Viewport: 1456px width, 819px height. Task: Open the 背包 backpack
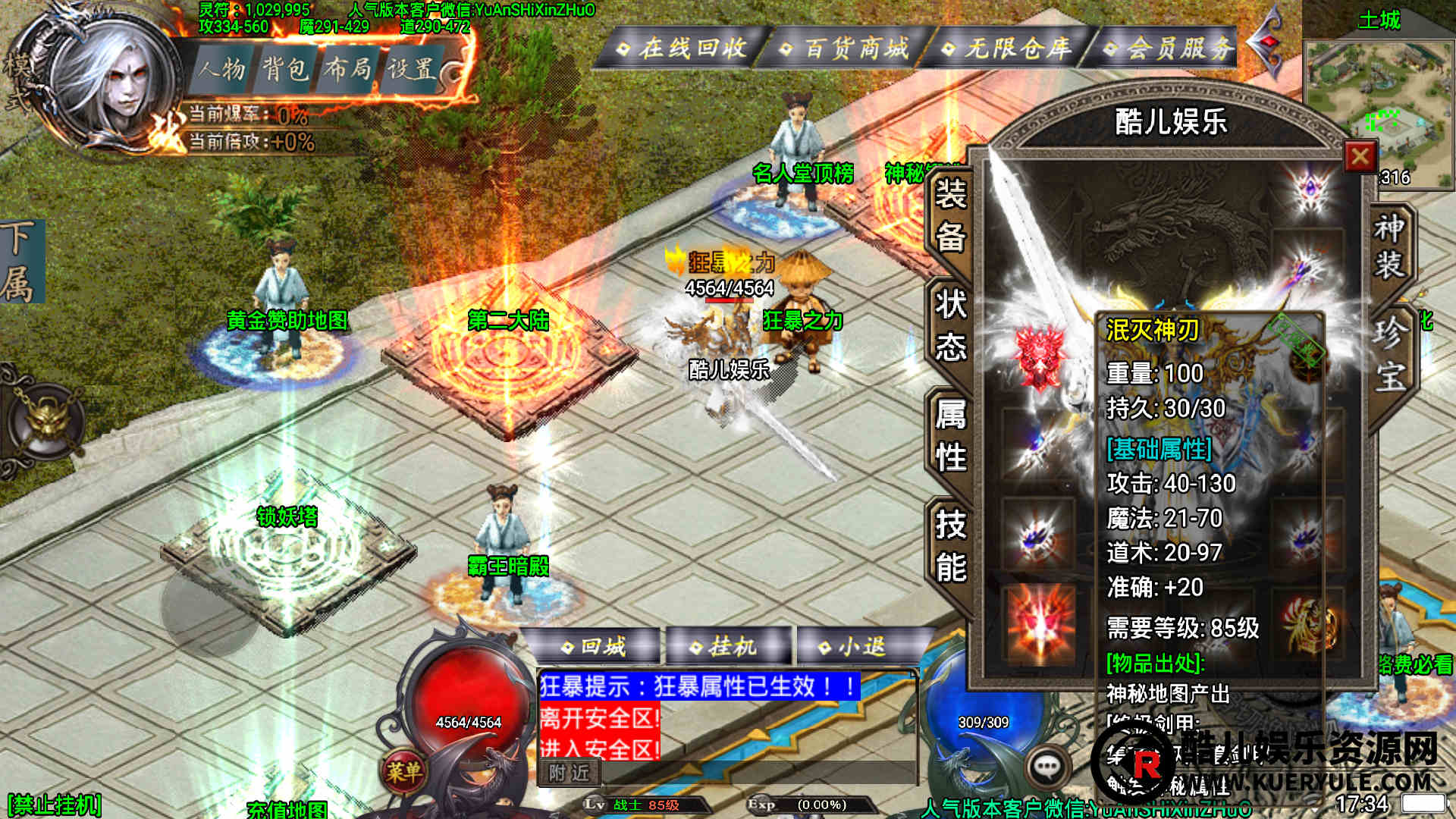pyautogui.click(x=285, y=70)
